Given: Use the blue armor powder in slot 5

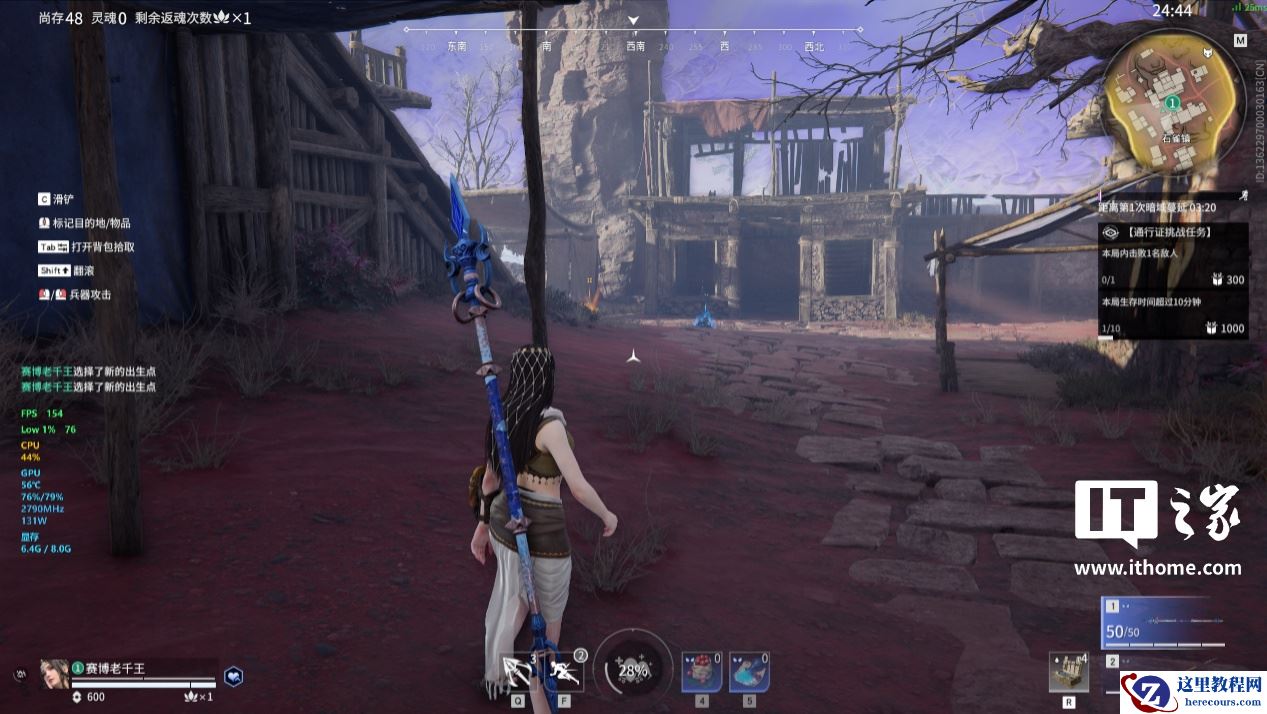Looking at the screenshot, I should [748, 671].
